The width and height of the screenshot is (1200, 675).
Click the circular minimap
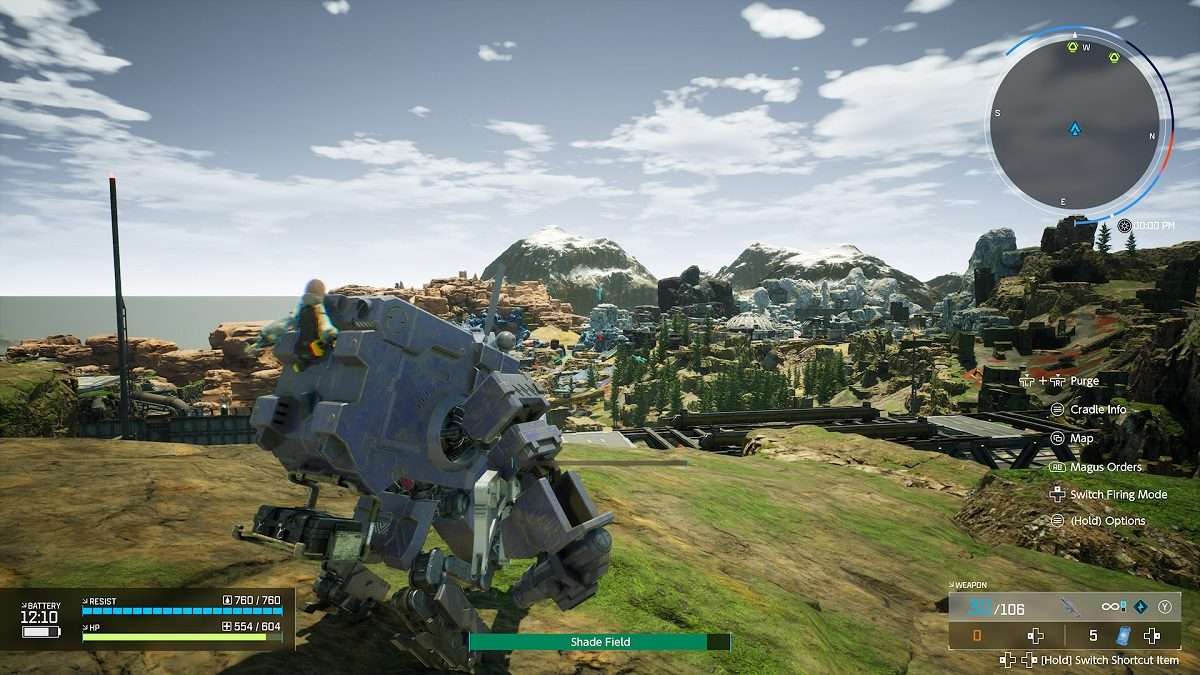pyautogui.click(x=1074, y=125)
